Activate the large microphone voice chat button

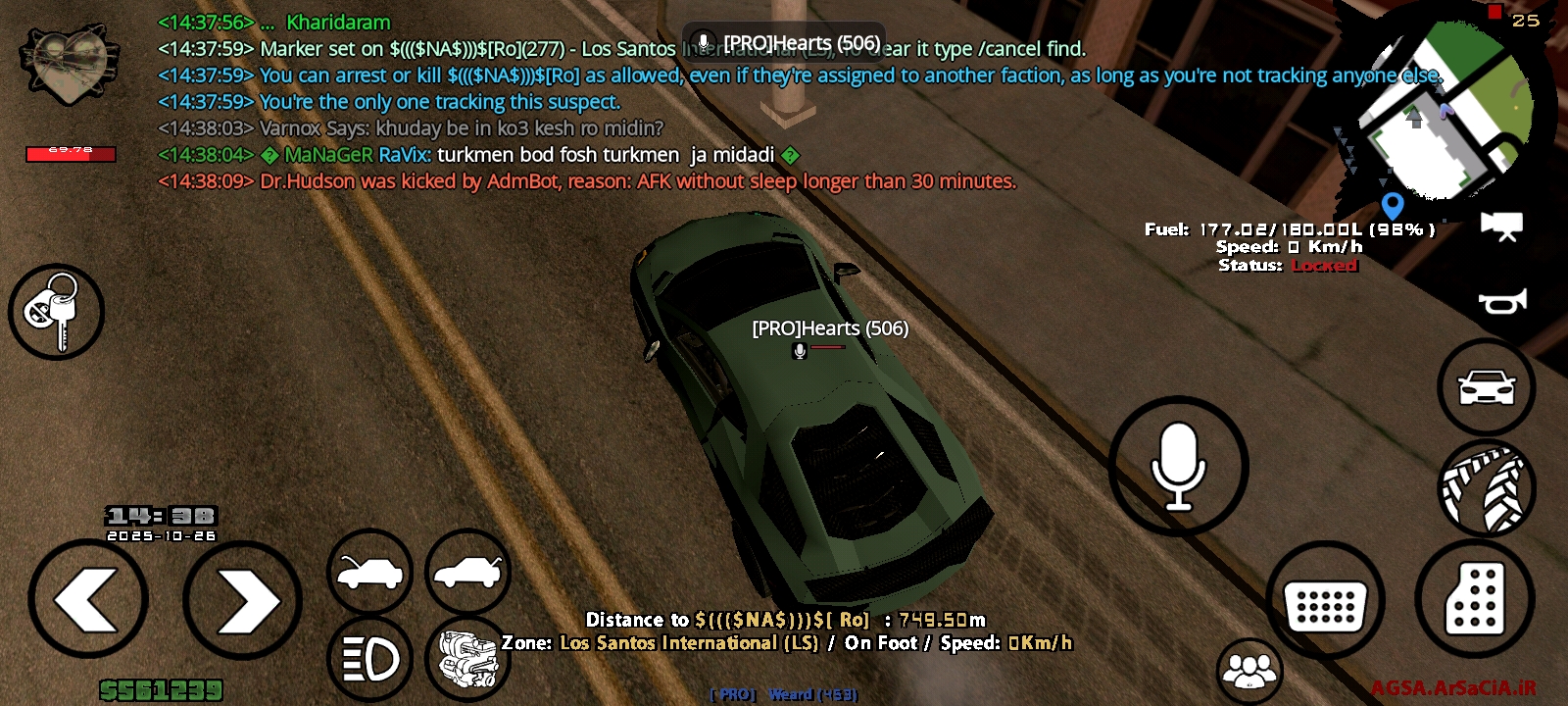pos(1178,467)
